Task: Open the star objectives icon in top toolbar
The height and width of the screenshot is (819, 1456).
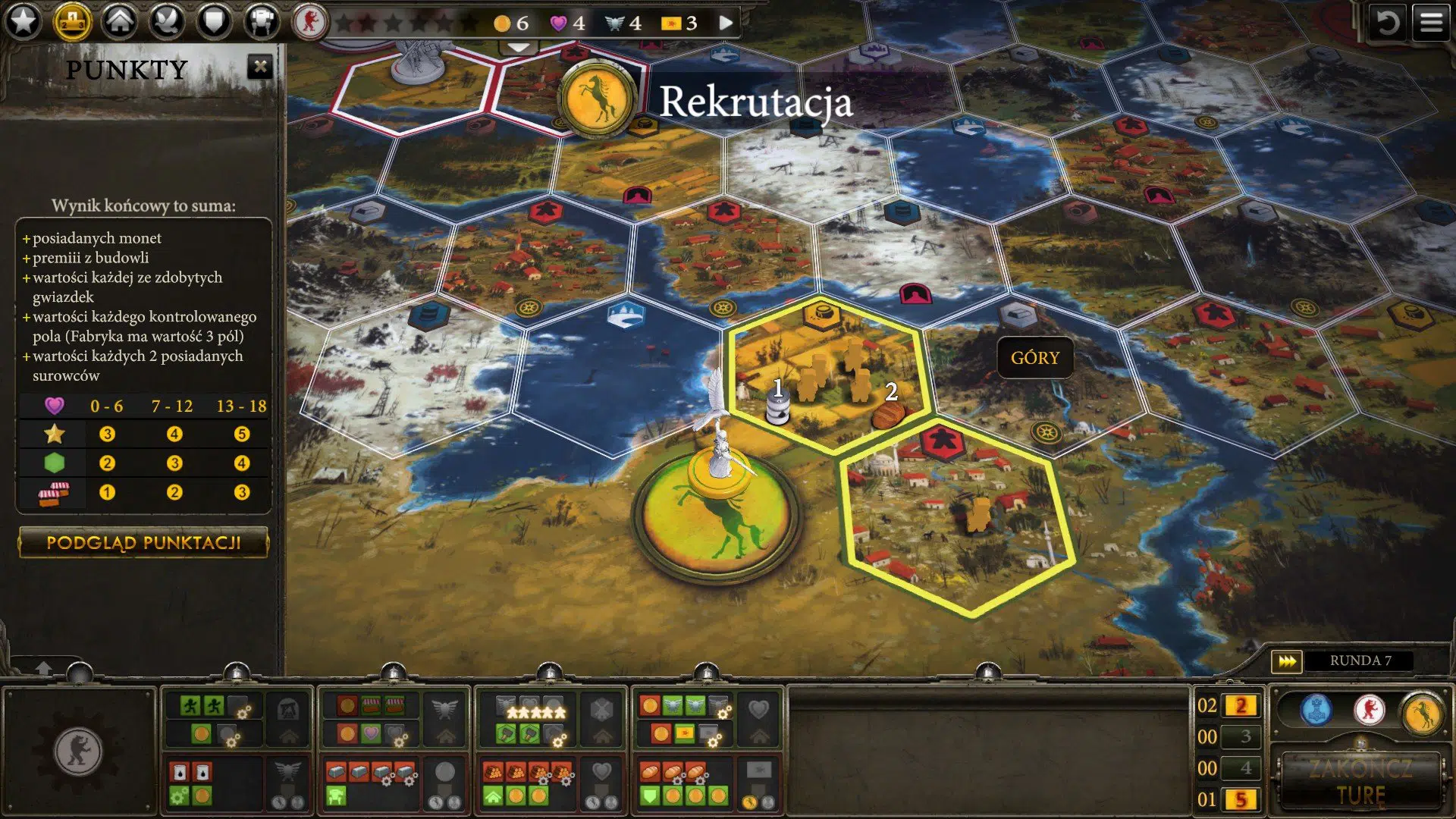Action: 24,20
